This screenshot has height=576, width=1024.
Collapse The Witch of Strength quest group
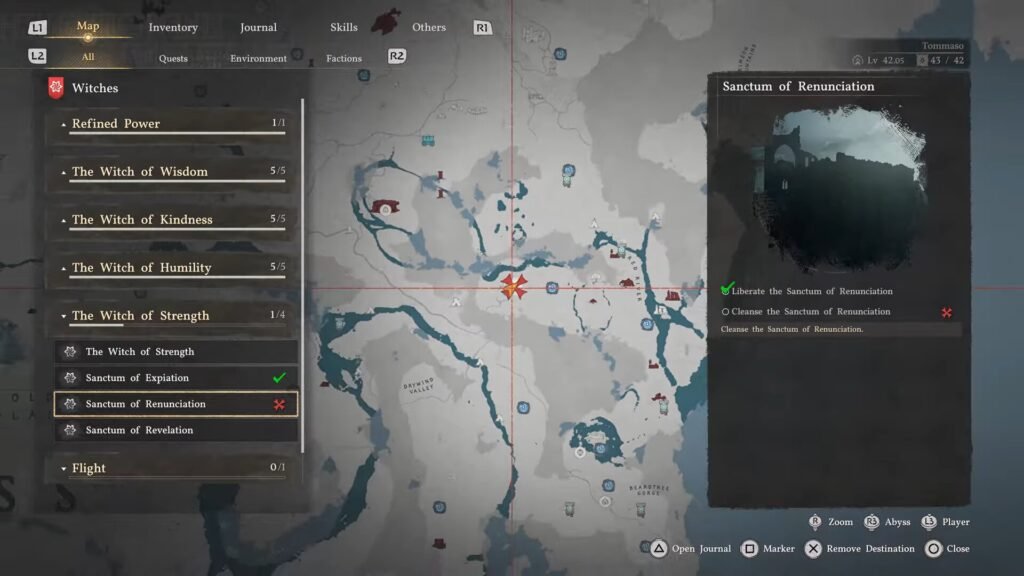(173, 316)
